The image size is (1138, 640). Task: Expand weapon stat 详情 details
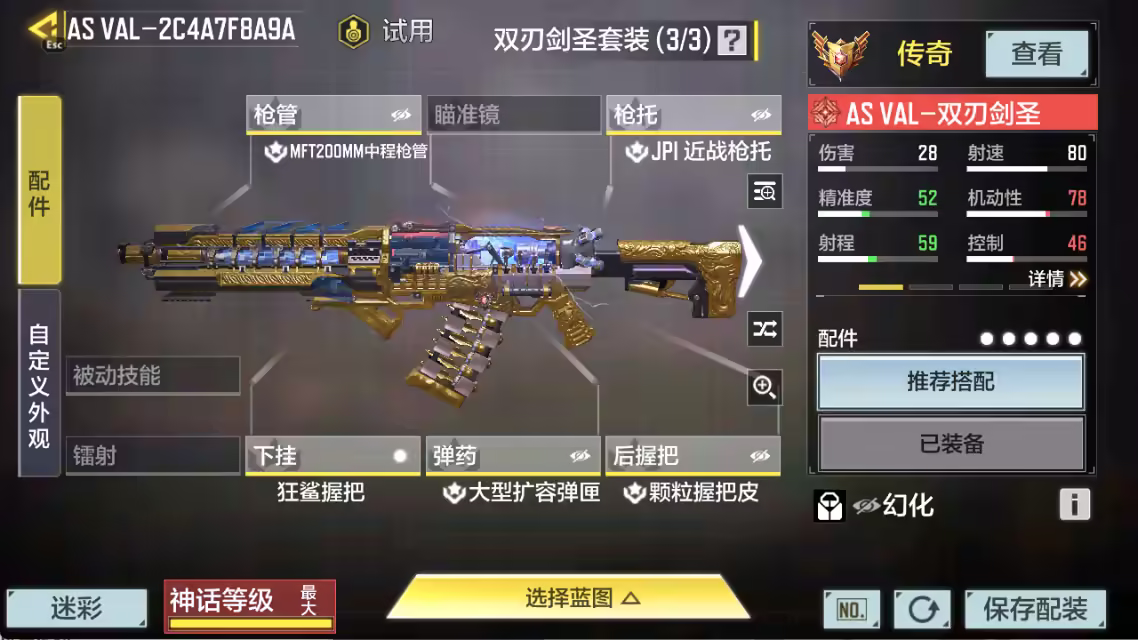[x=1057, y=279]
